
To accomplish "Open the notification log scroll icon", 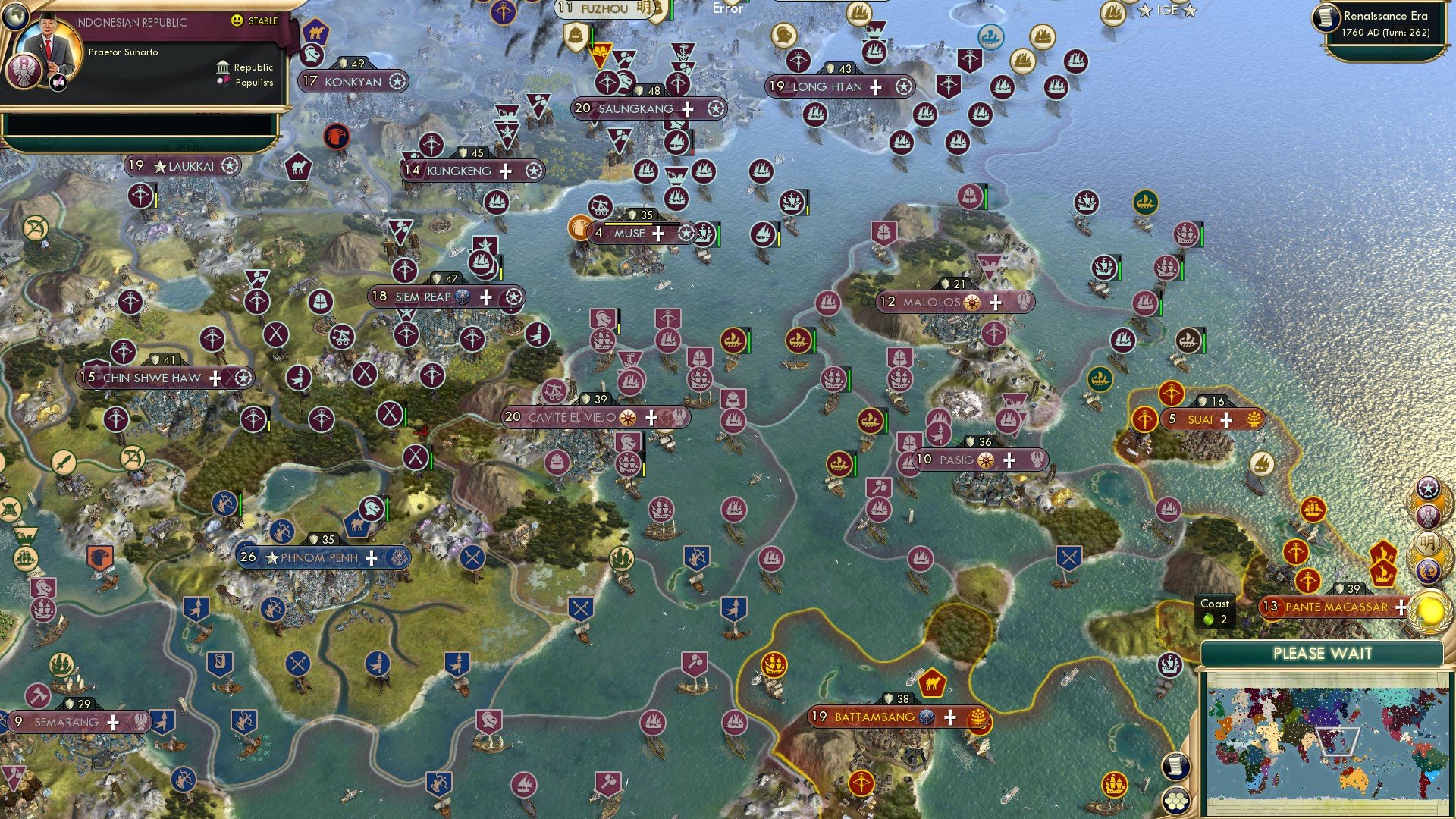I will [1177, 766].
